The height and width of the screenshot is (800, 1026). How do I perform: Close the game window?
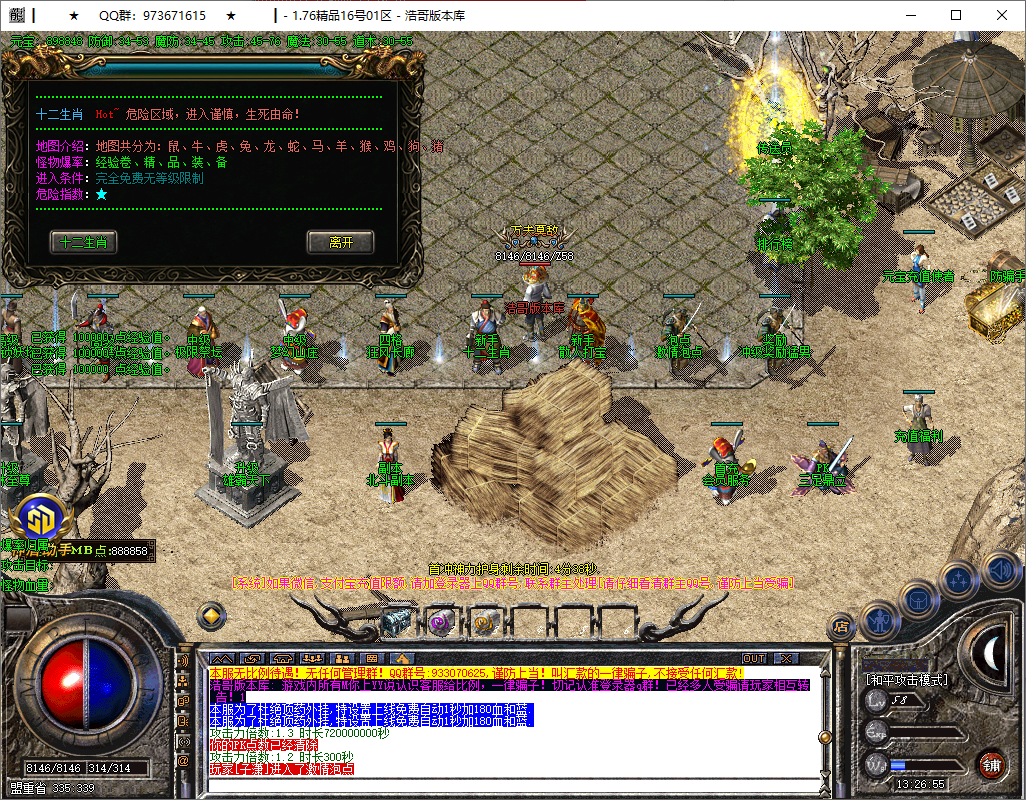tap(1002, 15)
